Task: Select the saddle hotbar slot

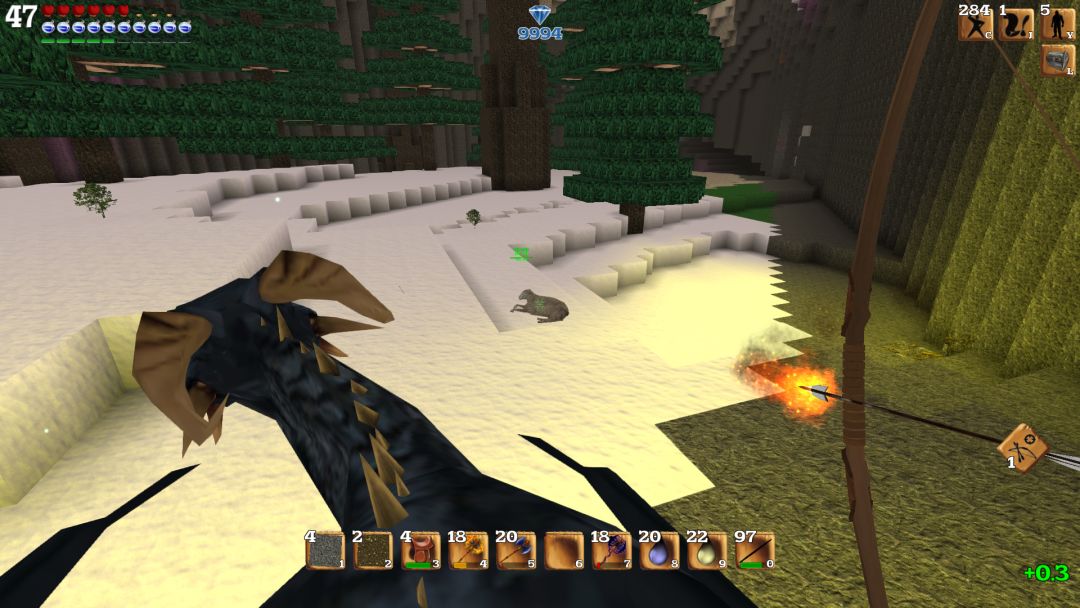Action: click(421, 551)
